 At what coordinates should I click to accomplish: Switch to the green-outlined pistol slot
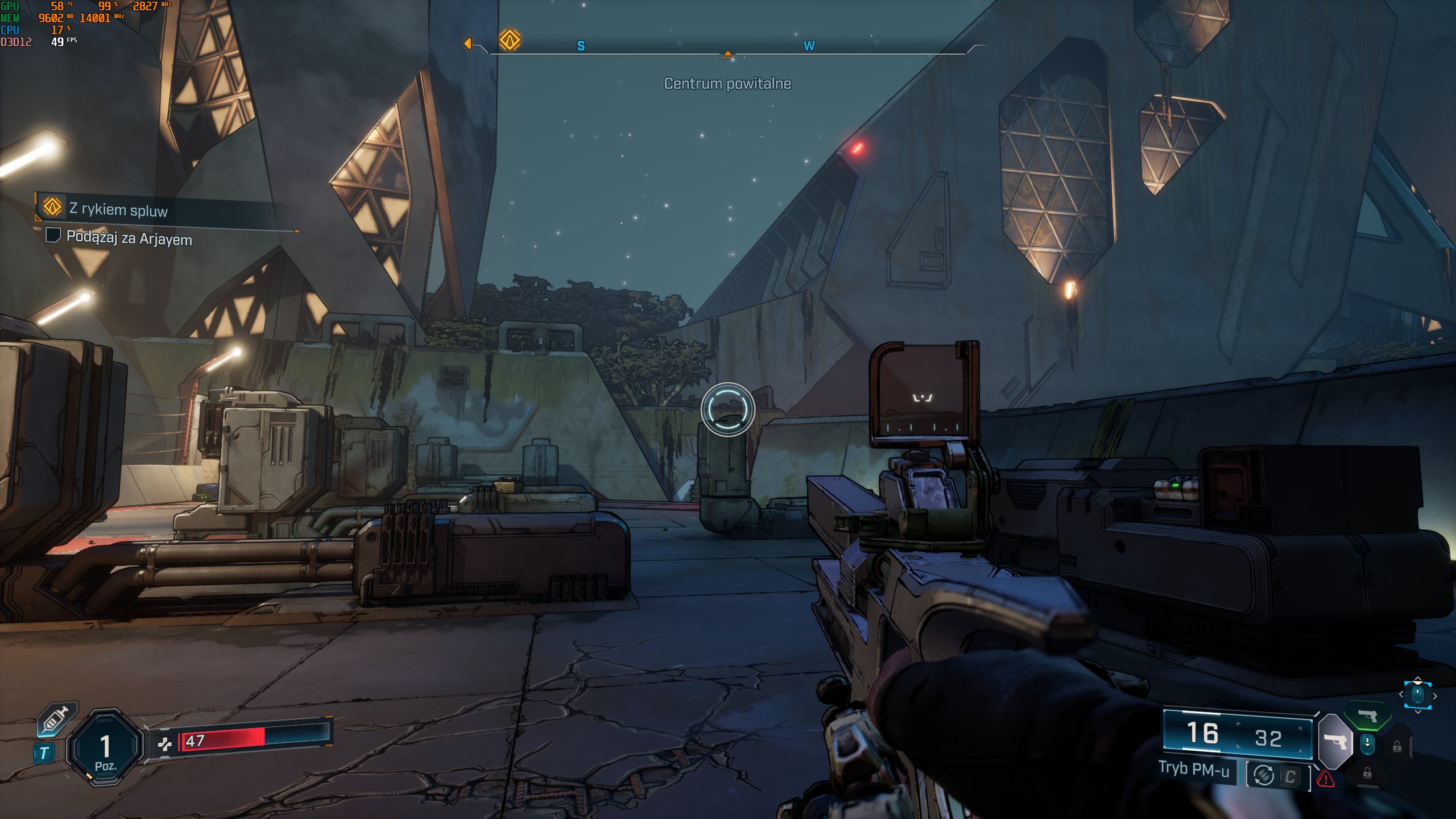coord(1367,715)
